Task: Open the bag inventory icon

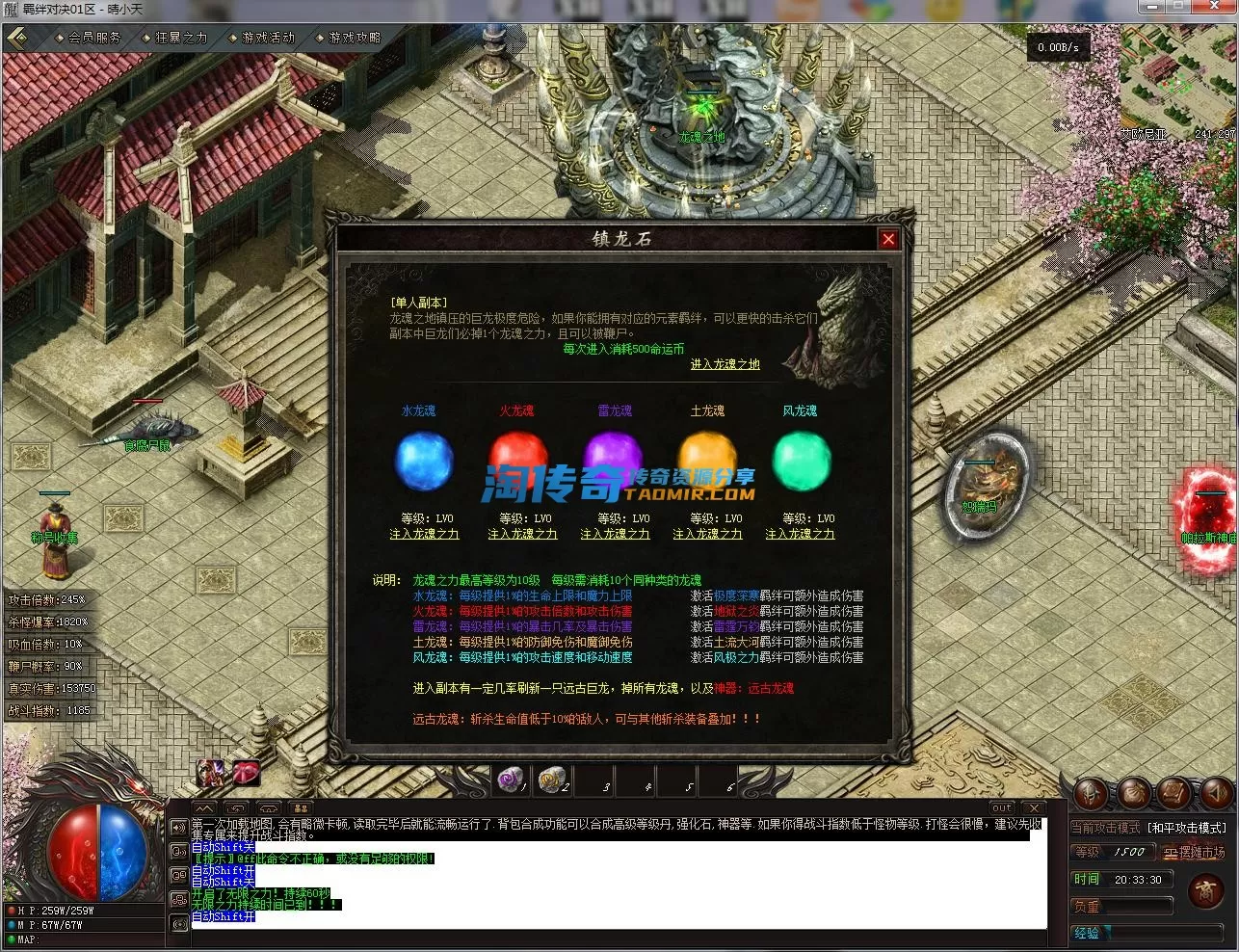Action: pyautogui.click(x=1133, y=793)
